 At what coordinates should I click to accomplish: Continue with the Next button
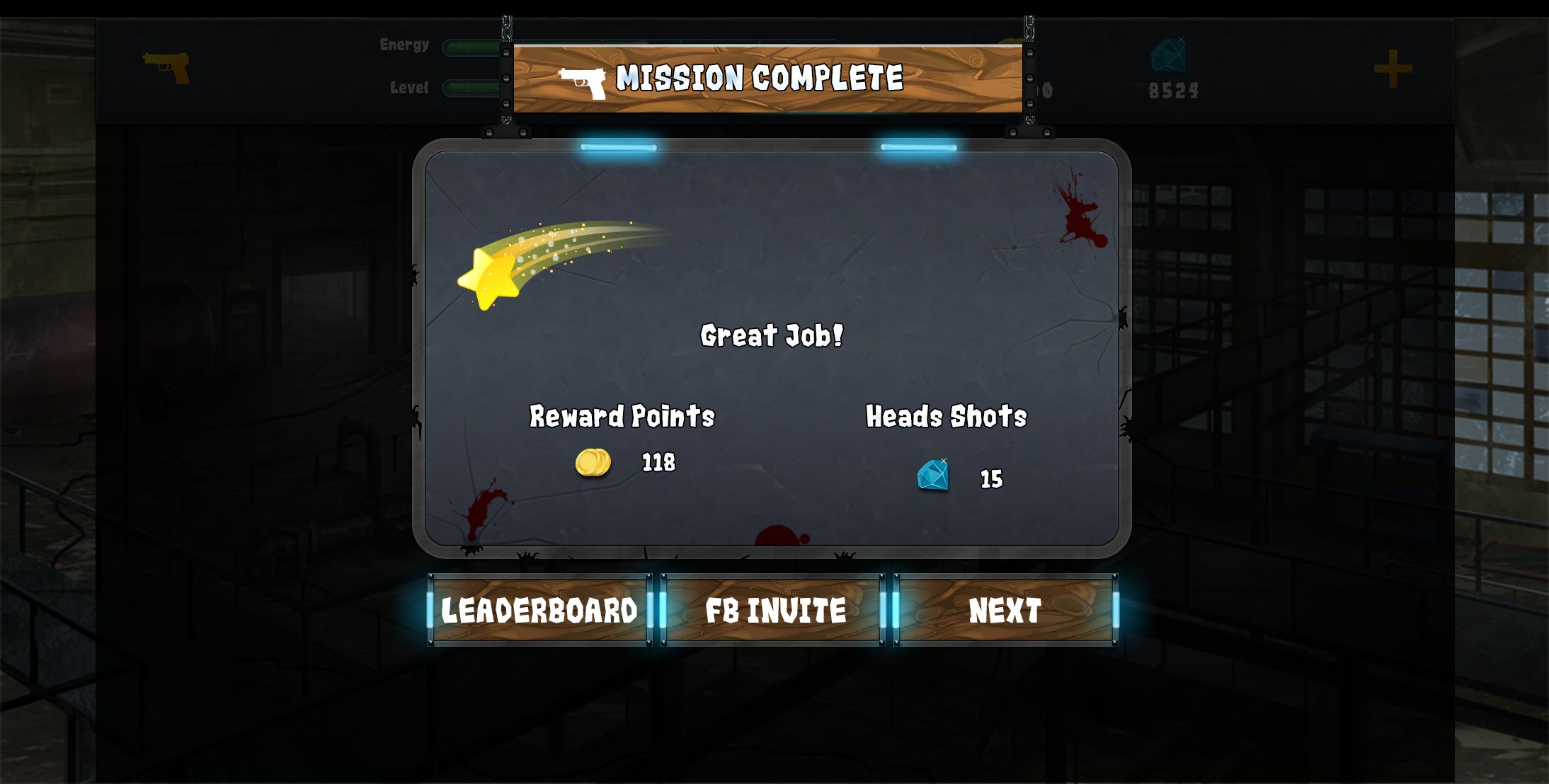pyautogui.click(x=1005, y=610)
